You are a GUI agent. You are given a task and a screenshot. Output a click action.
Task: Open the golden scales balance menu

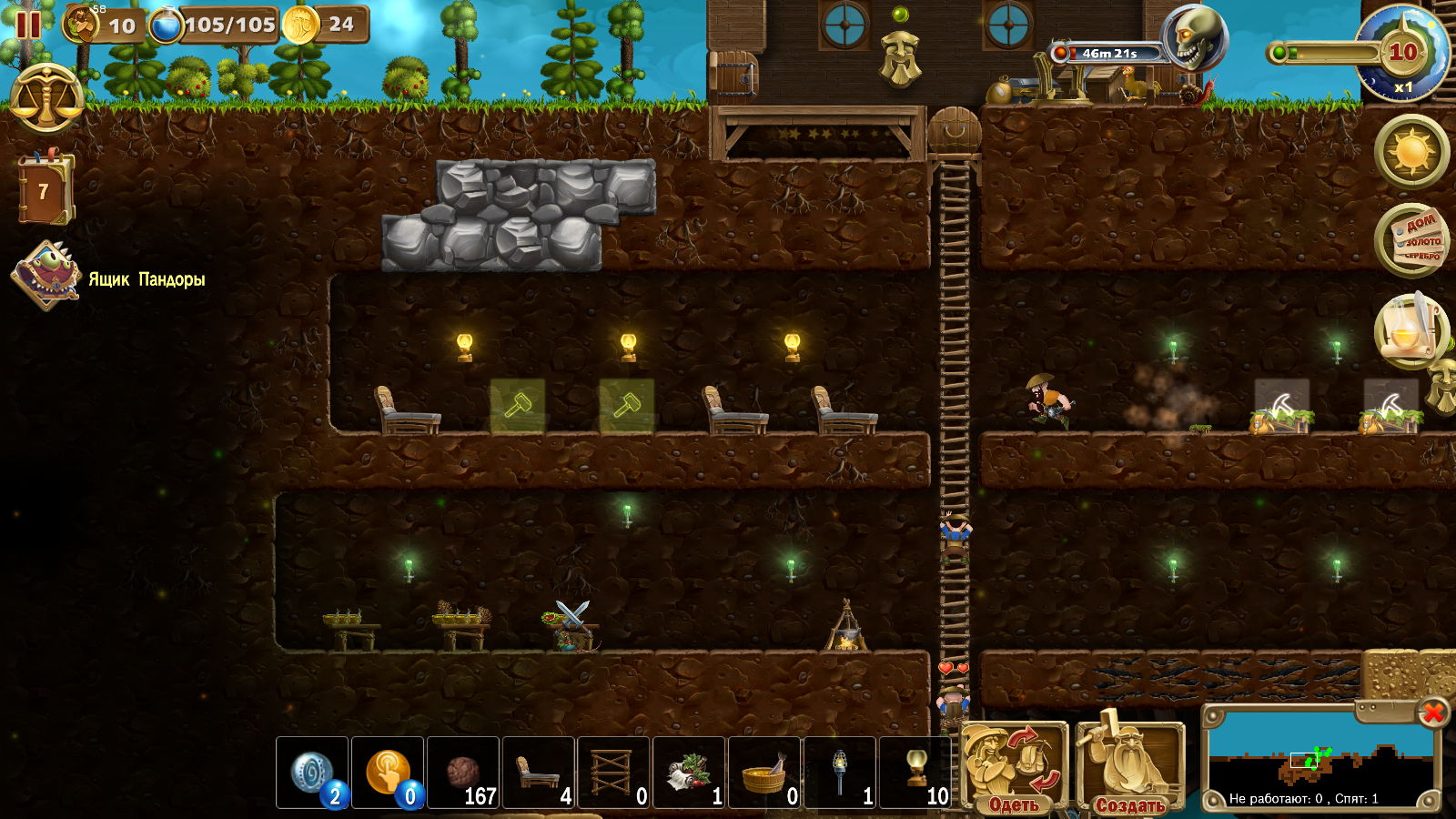[x=46, y=98]
